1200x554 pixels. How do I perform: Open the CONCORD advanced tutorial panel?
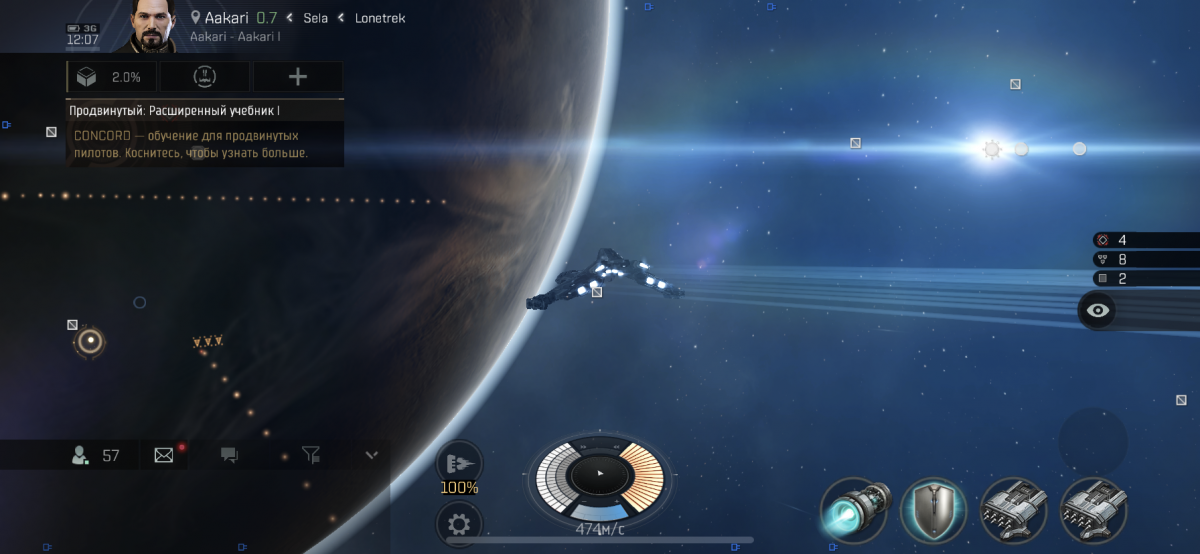tap(205, 133)
